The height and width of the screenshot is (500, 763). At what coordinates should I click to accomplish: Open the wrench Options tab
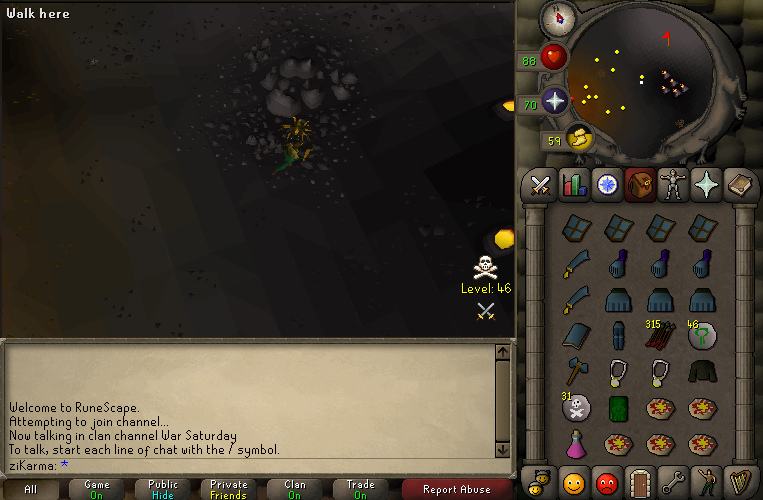tap(673, 482)
